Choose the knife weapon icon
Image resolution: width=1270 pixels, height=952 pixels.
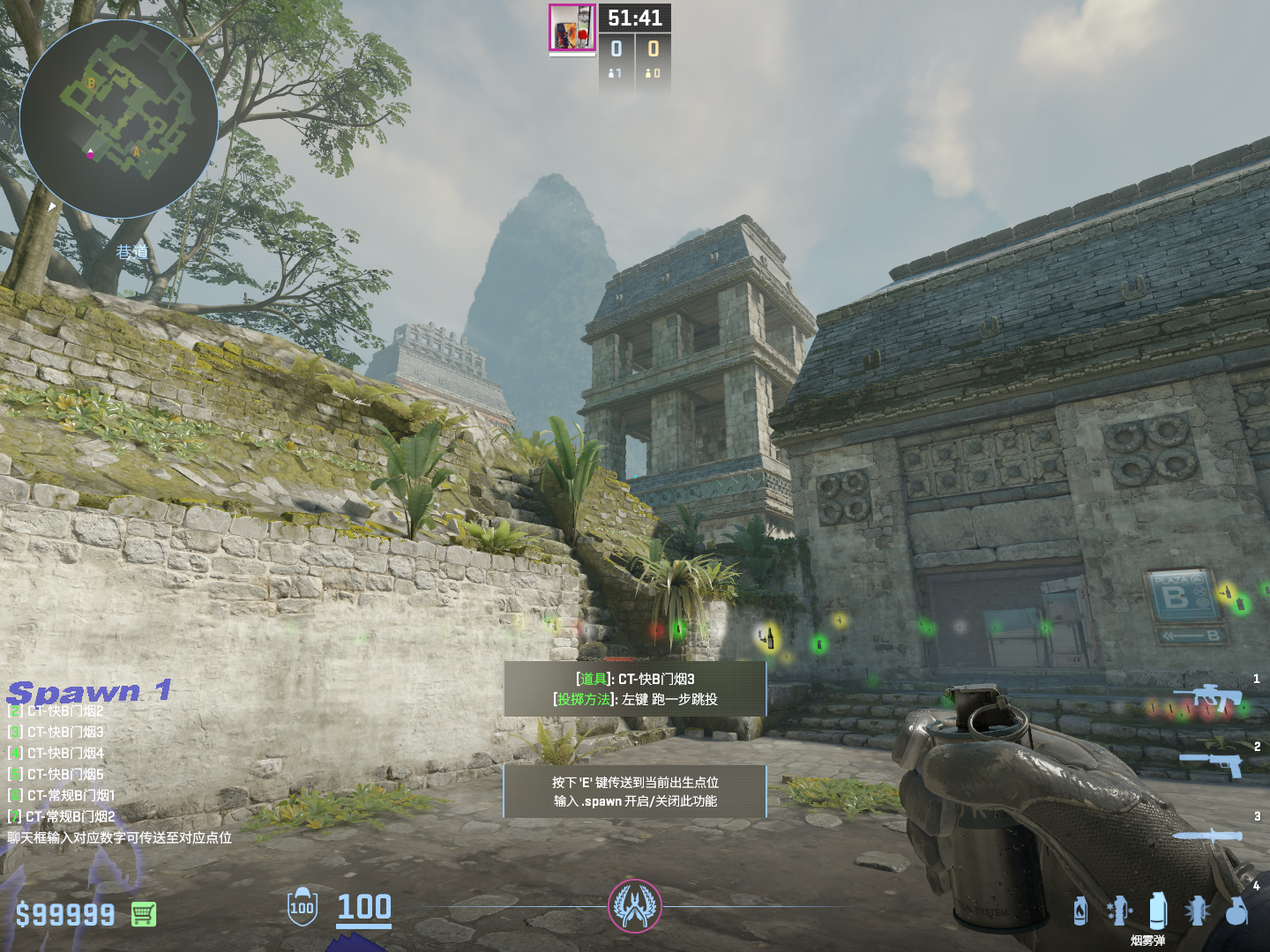click(1208, 837)
